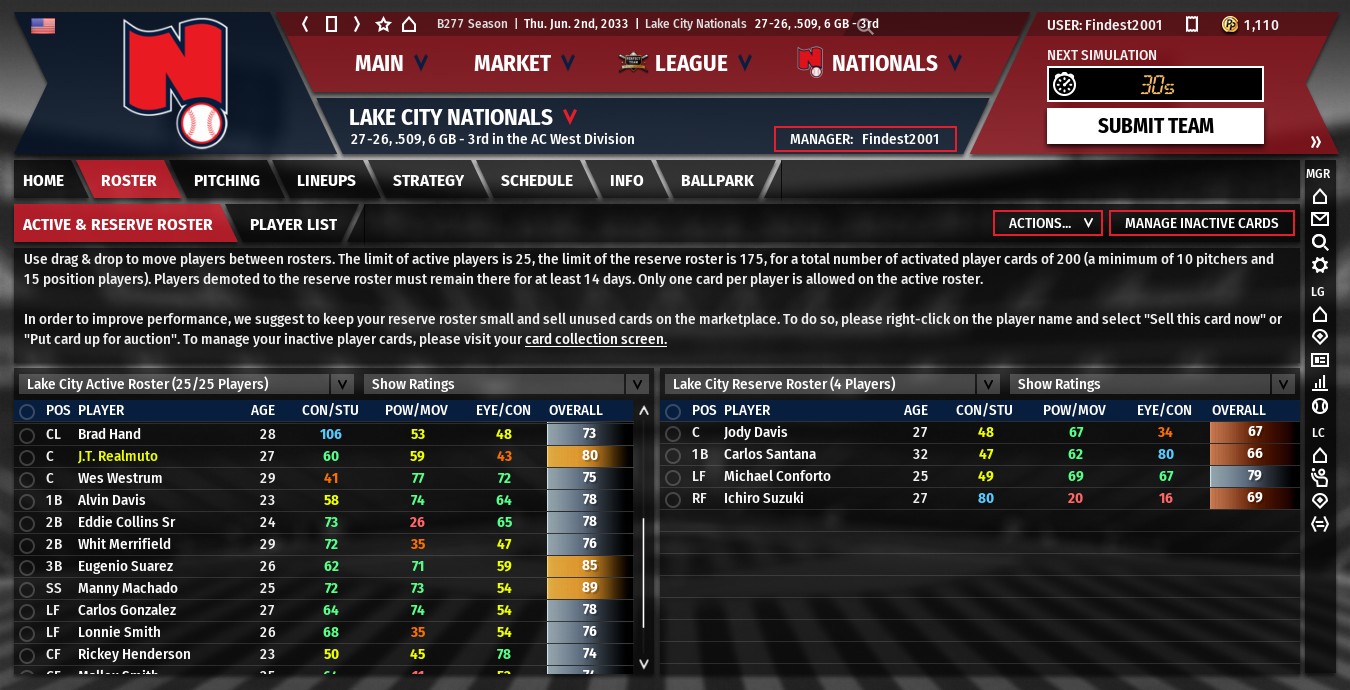Image resolution: width=1350 pixels, height=690 pixels.
Task: Go to the Strategy tab
Action: pyautogui.click(x=428, y=181)
